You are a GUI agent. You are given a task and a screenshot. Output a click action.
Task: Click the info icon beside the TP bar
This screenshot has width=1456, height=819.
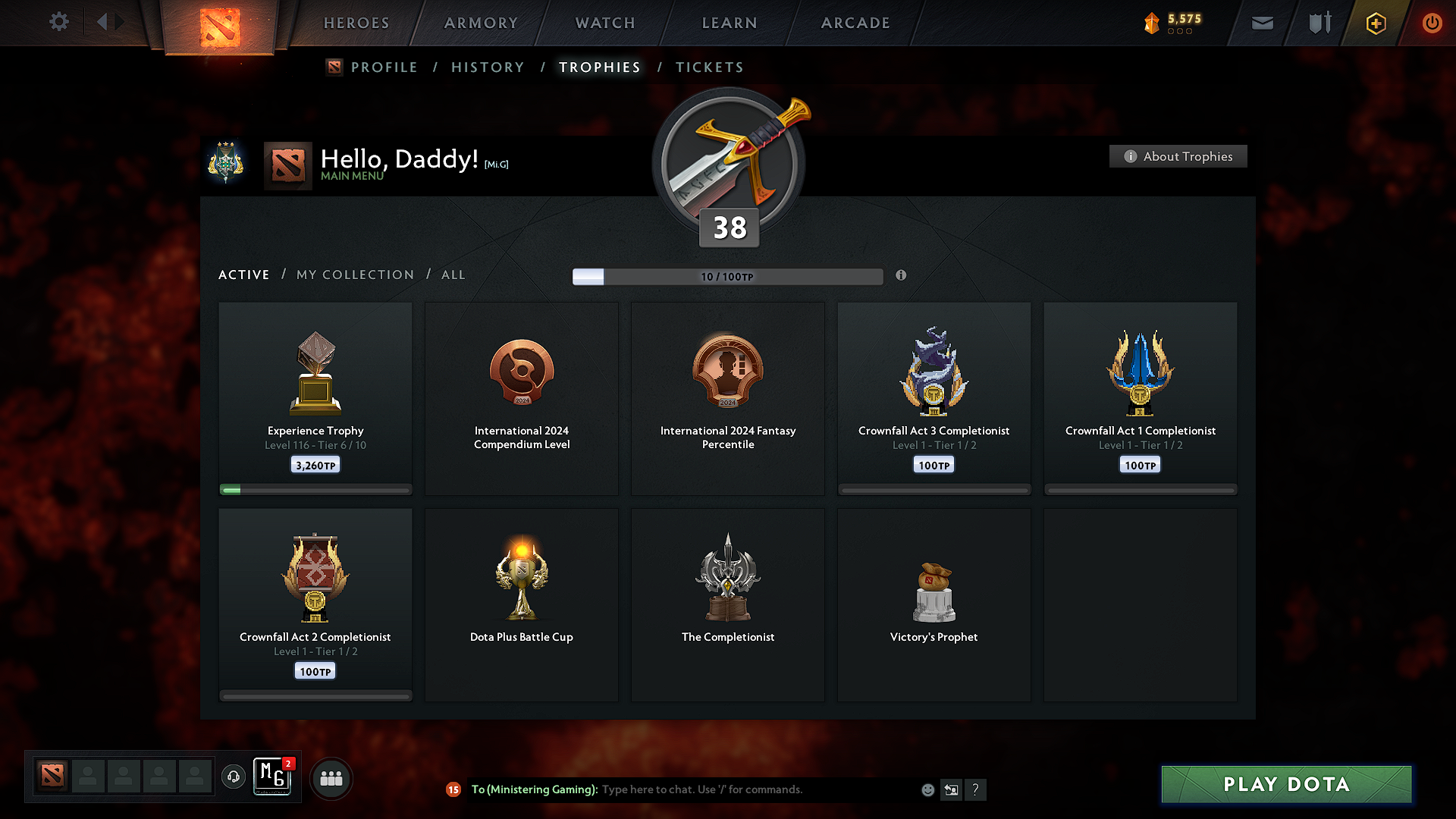point(902,276)
